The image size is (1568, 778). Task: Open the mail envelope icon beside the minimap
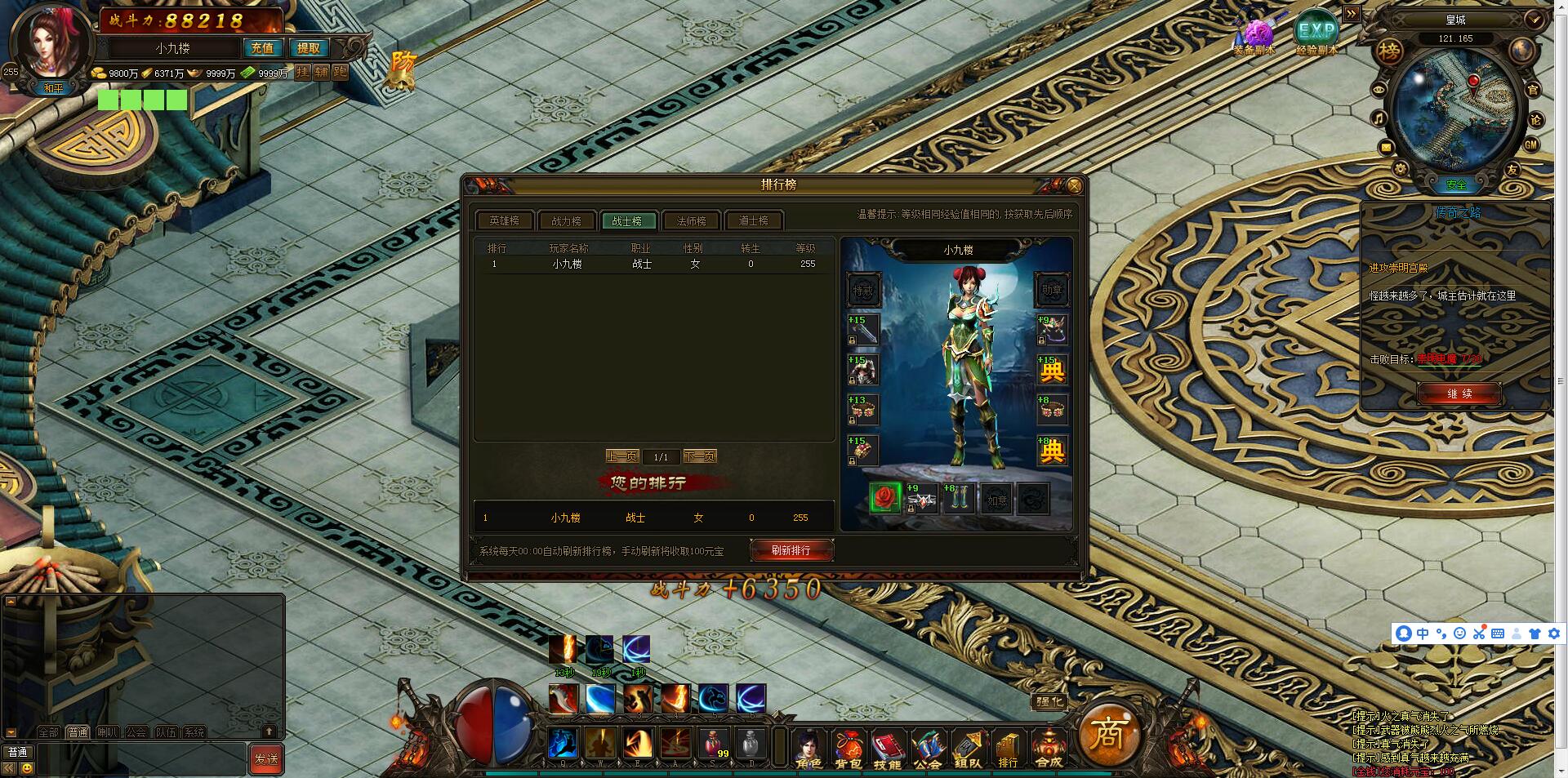pos(1386,147)
